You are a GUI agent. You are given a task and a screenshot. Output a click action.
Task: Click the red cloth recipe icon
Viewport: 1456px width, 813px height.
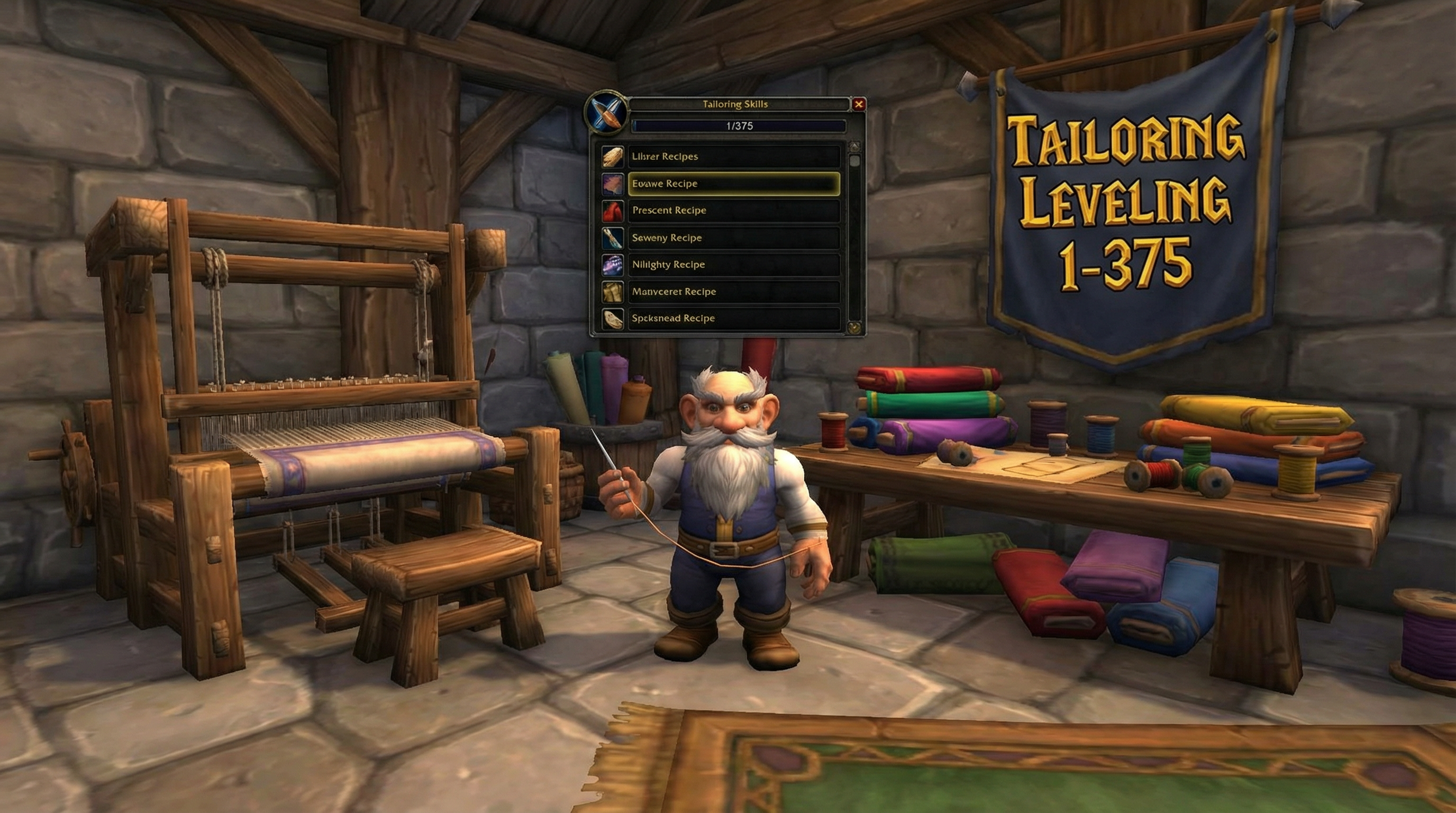[x=613, y=211]
